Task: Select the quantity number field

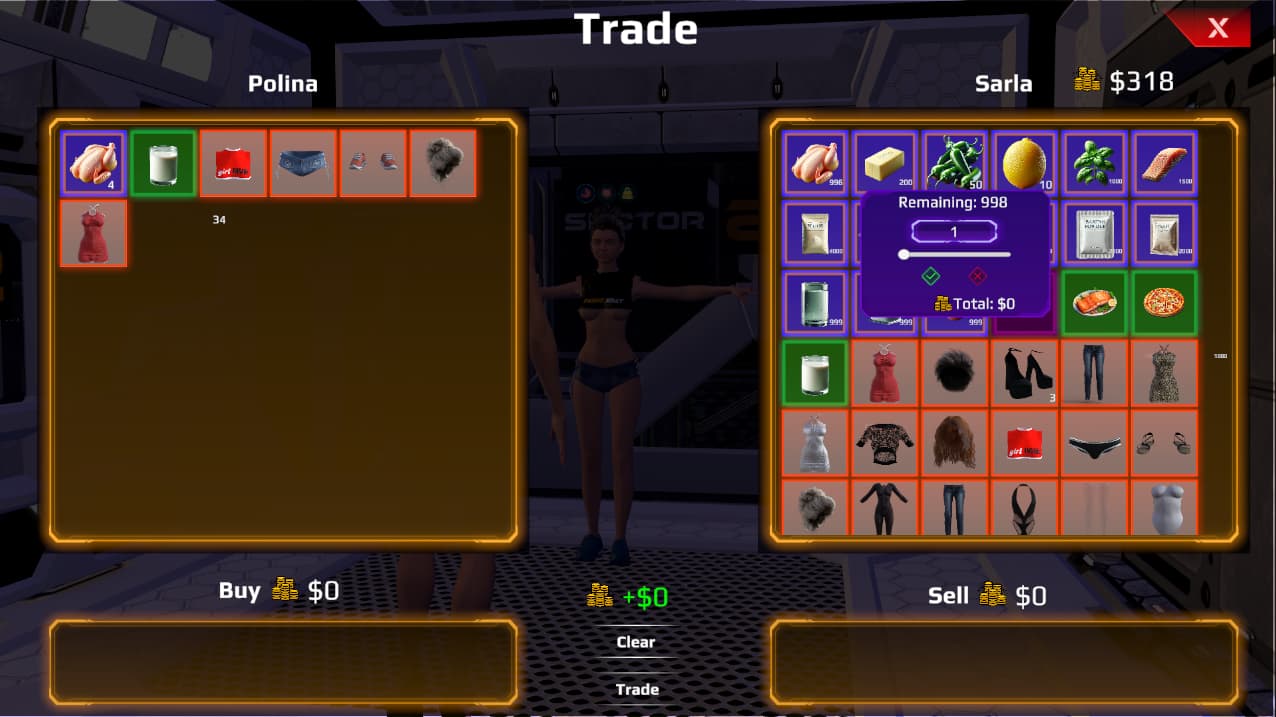Action: click(954, 232)
